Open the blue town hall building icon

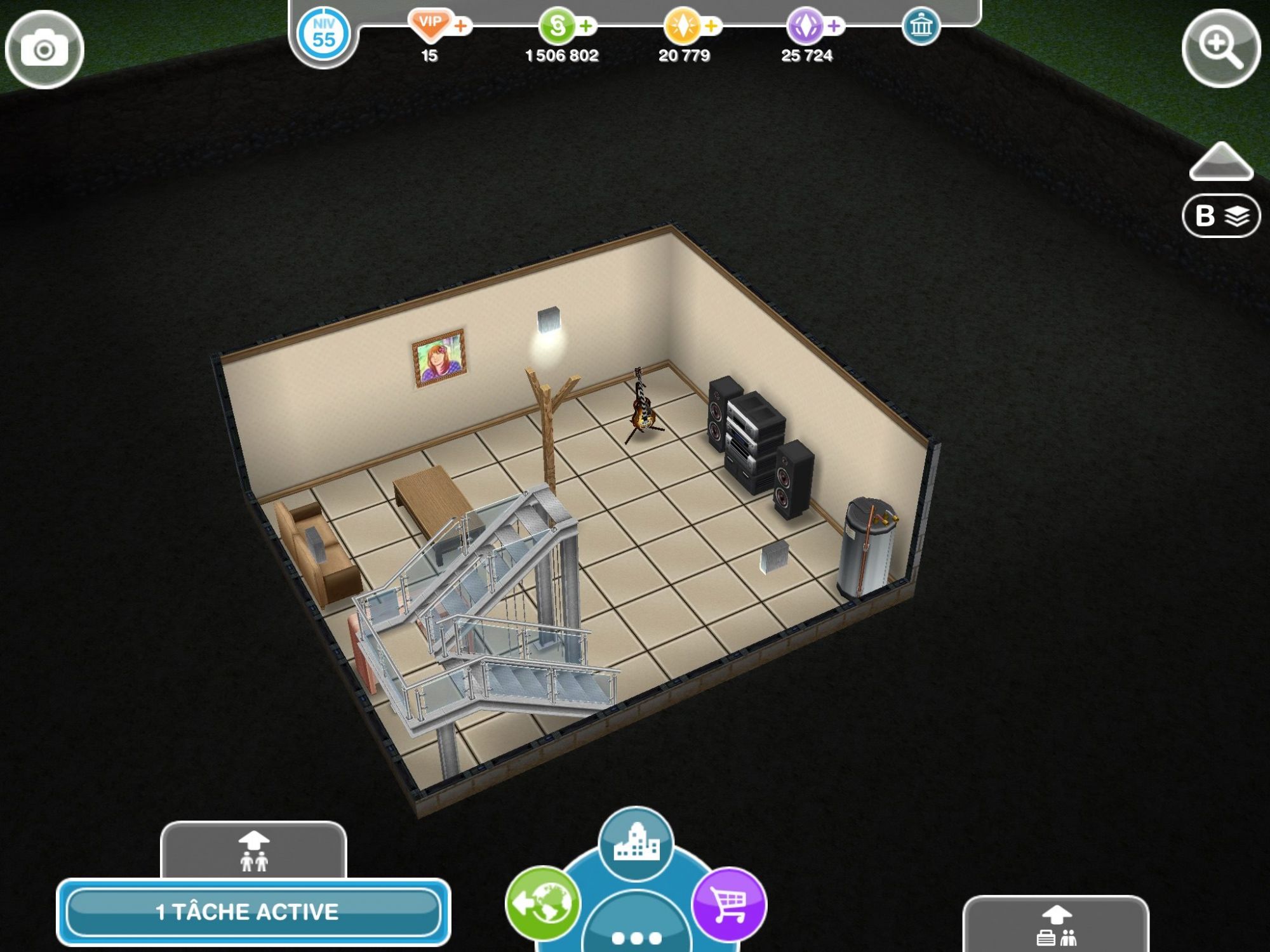coord(921,27)
